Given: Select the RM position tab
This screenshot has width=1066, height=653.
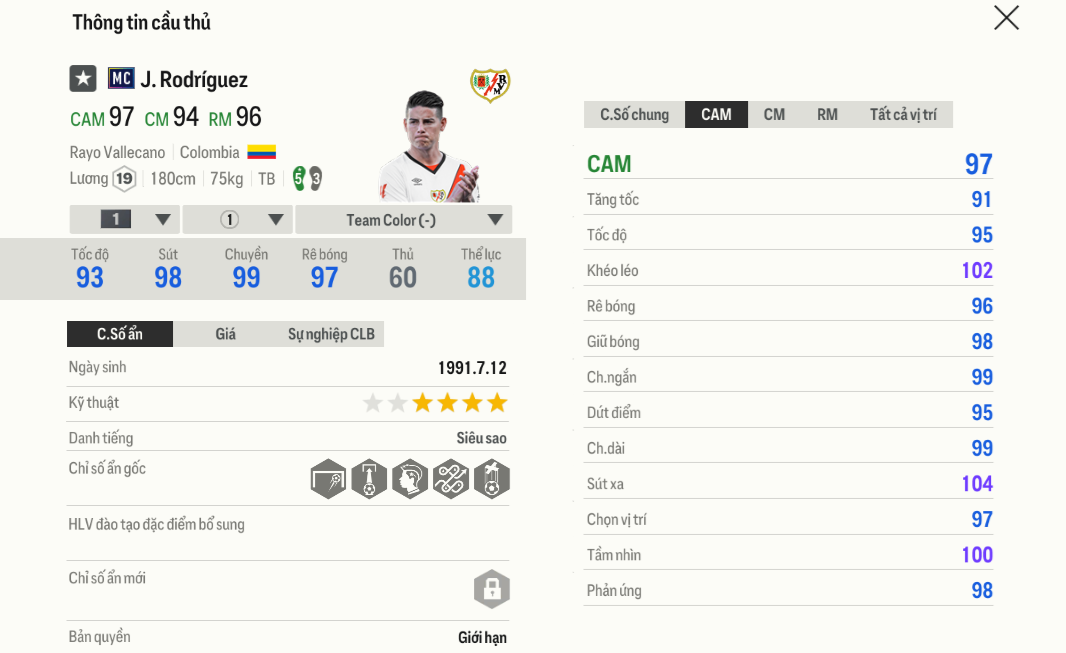Looking at the screenshot, I should coord(827,114).
